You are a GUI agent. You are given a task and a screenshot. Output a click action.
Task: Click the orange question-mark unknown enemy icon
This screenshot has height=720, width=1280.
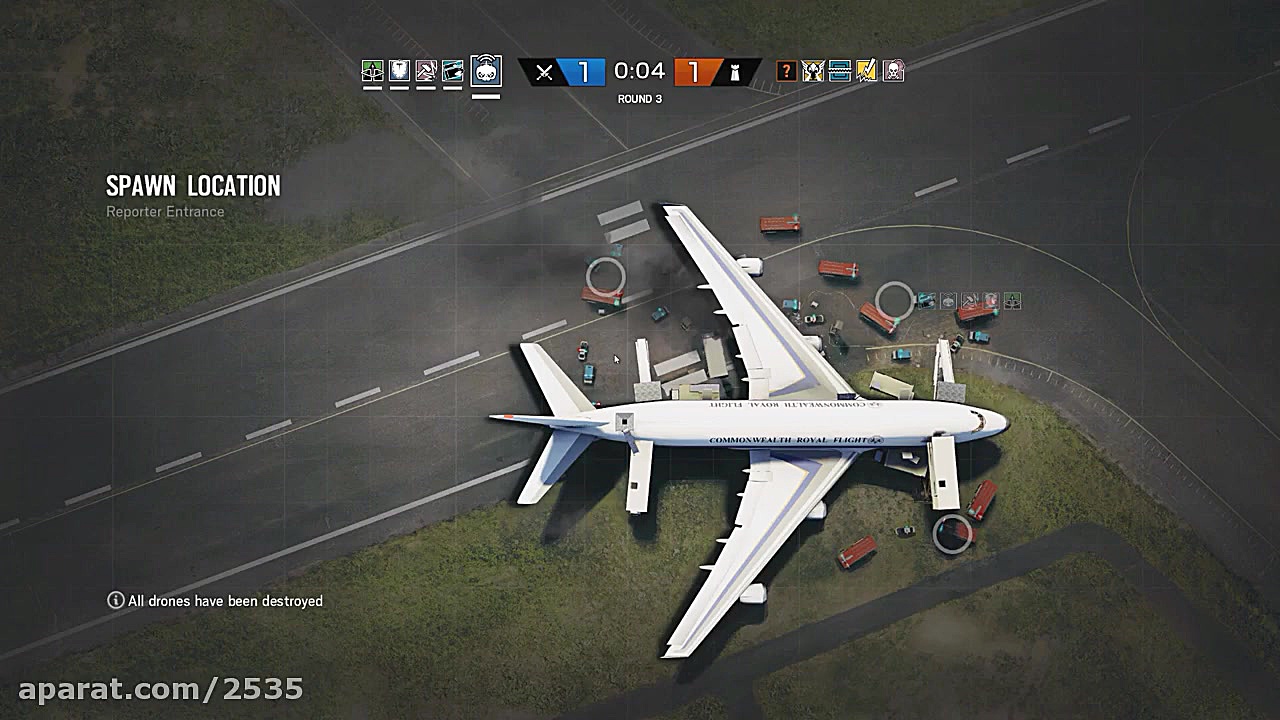786,71
